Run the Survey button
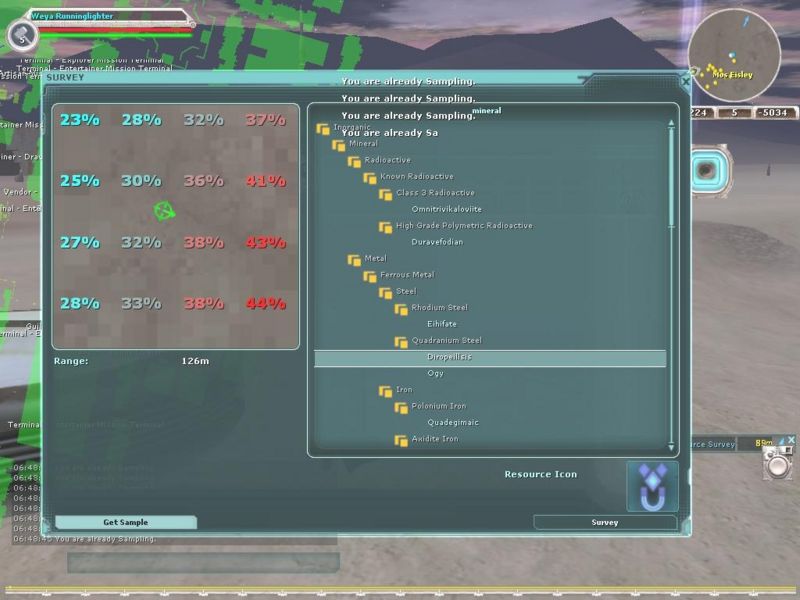Image resolution: width=800 pixels, height=600 pixels. 604,522
